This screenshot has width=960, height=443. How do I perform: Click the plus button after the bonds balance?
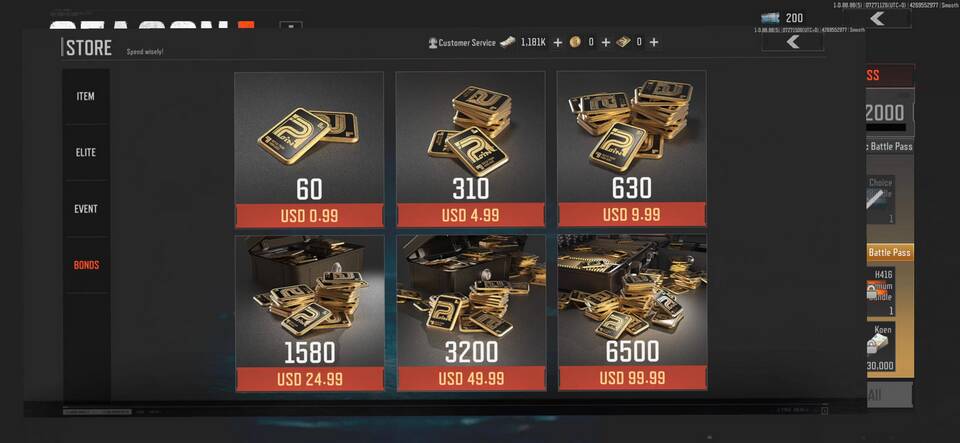[654, 43]
